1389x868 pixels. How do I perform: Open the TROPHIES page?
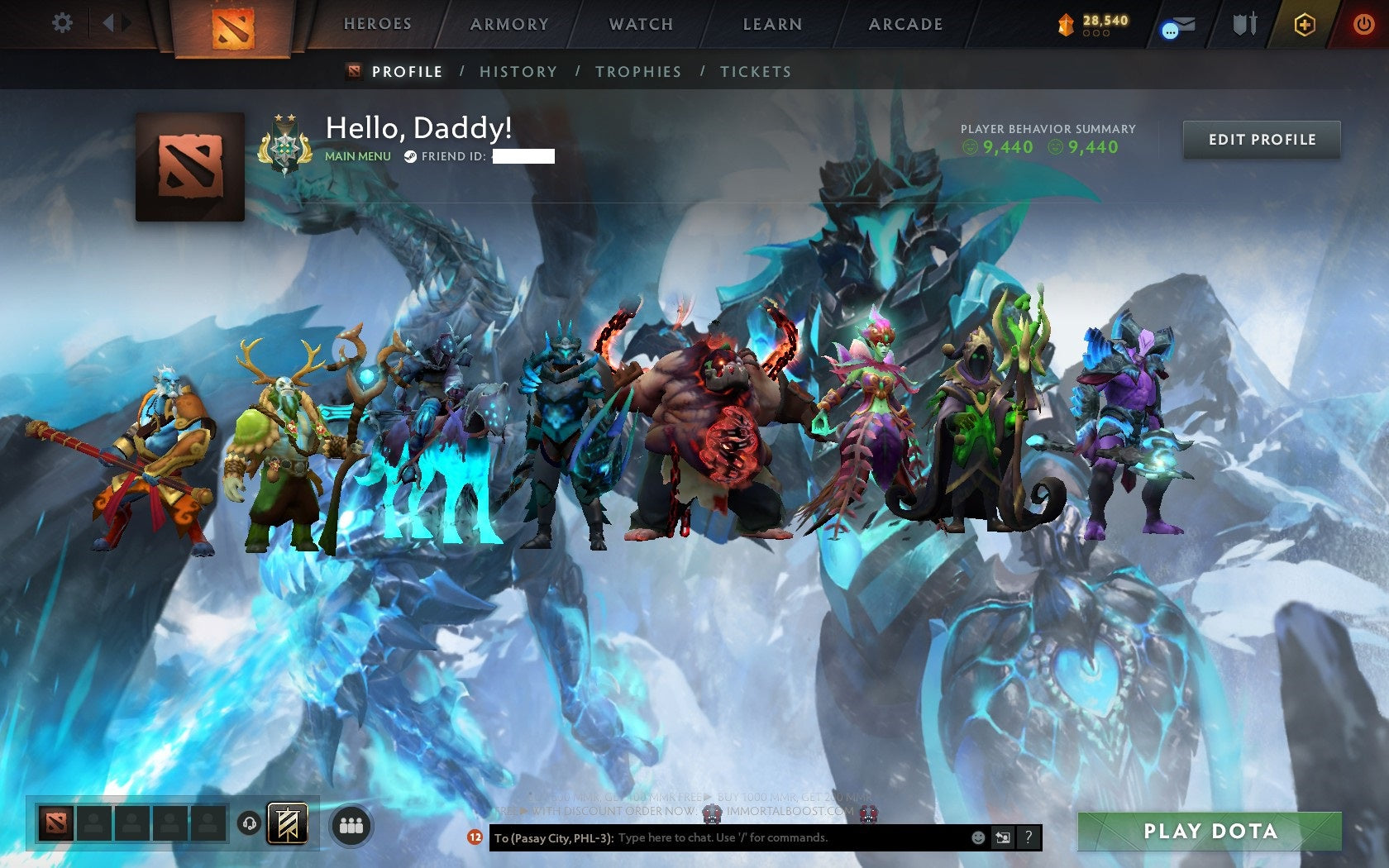point(638,72)
